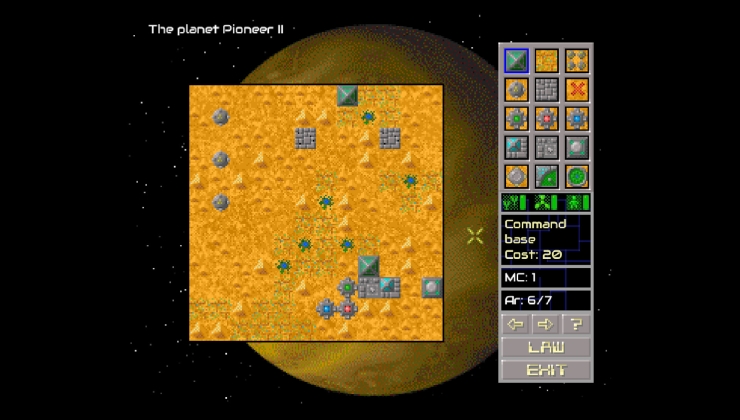Select the green circular landing pad tile
The width and height of the screenshot is (740, 420).
[x=576, y=177]
